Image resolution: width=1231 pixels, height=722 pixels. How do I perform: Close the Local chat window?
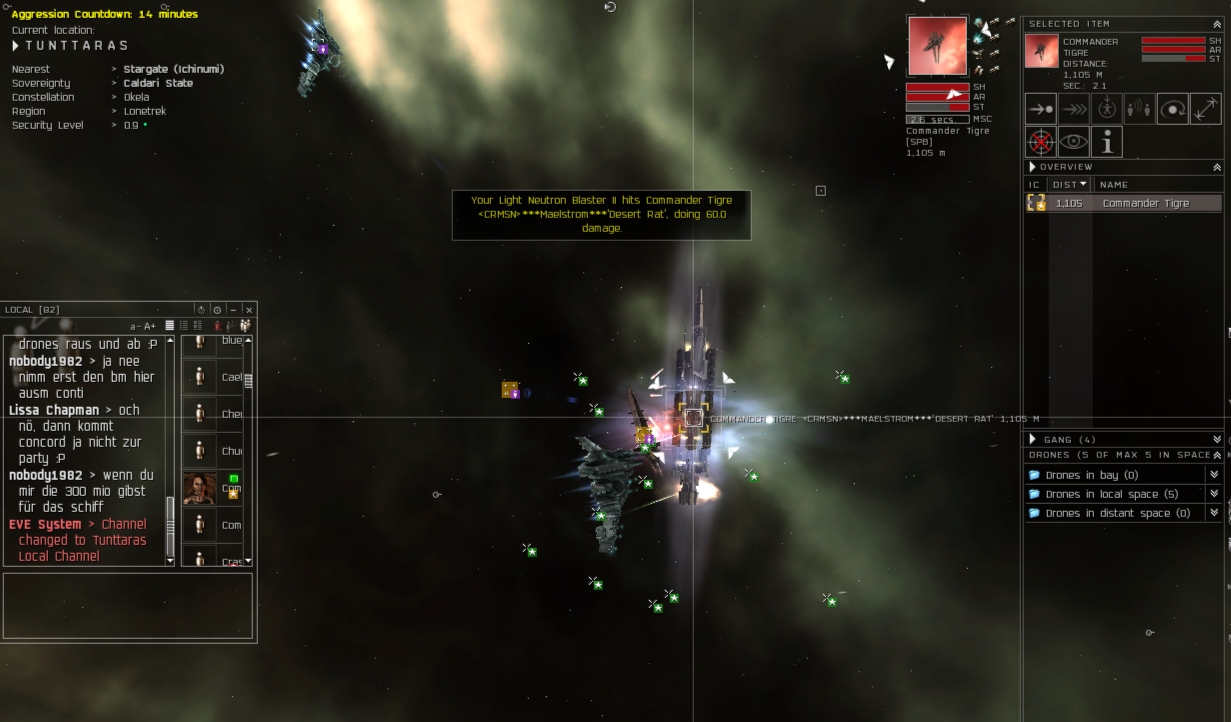click(x=249, y=310)
